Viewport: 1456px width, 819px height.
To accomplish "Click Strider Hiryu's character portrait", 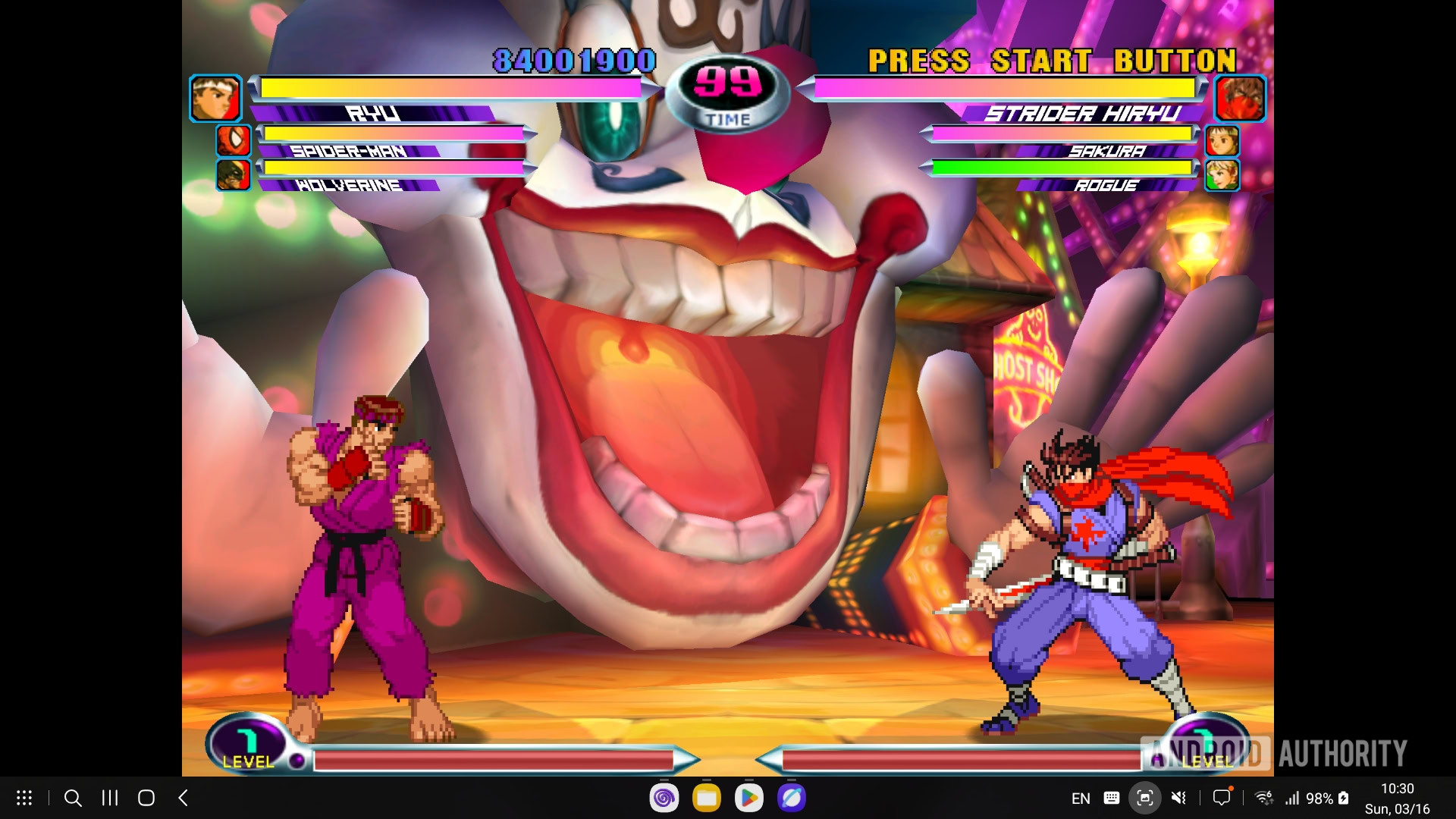I will click(x=1241, y=99).
